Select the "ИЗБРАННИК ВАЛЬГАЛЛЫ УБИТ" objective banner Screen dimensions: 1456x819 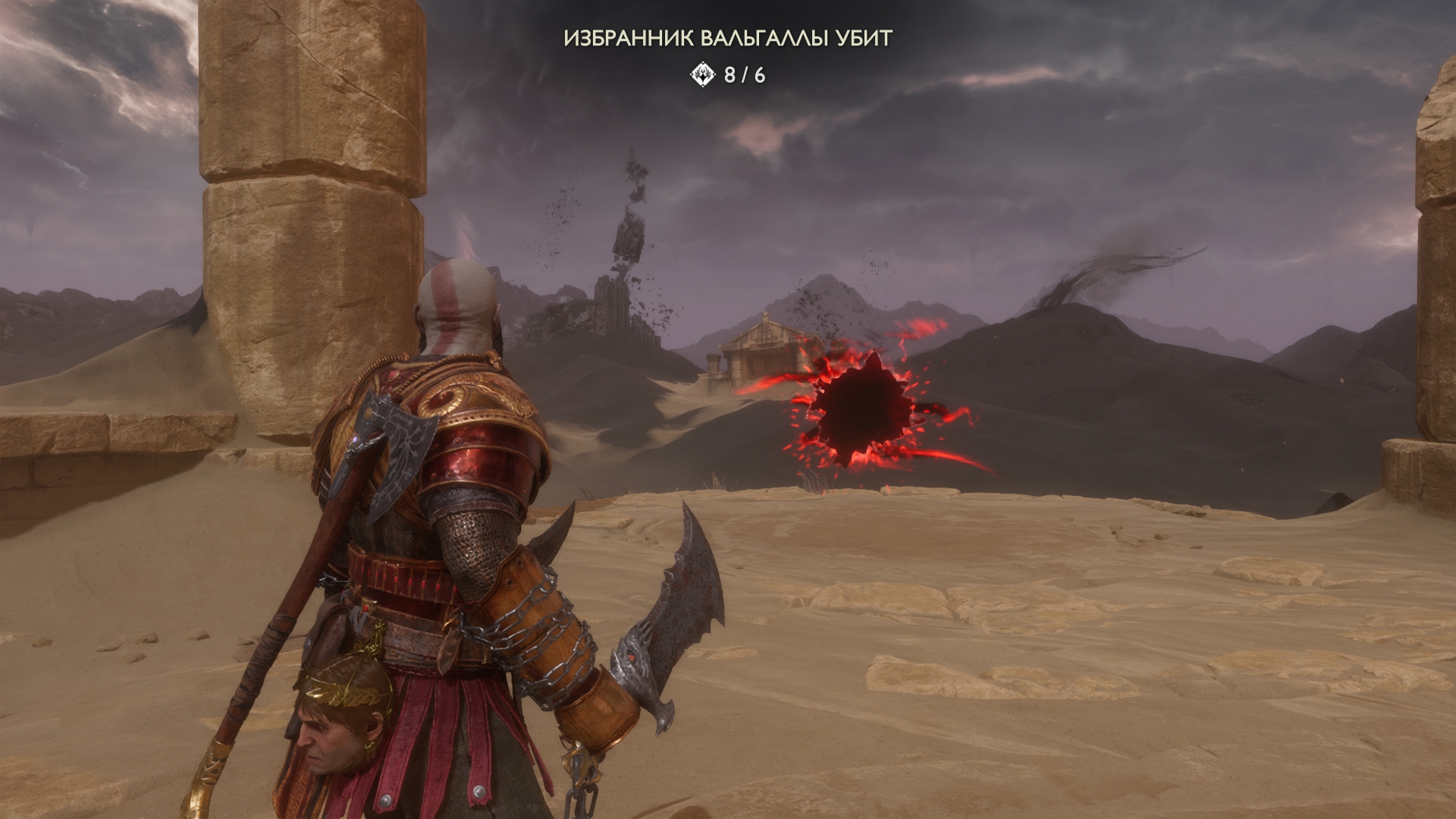point(727,39)
